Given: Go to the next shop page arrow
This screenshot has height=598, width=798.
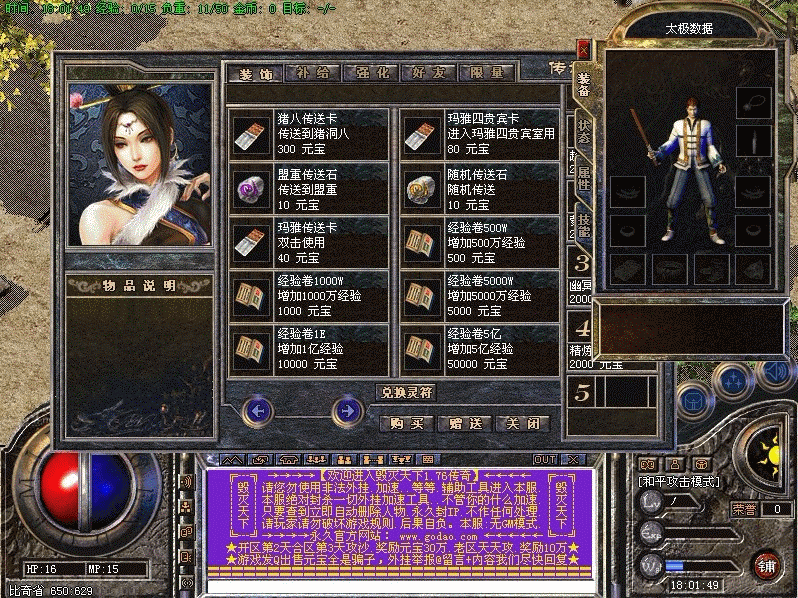Looking at the screenshot, I should click(x=348, y=410).
